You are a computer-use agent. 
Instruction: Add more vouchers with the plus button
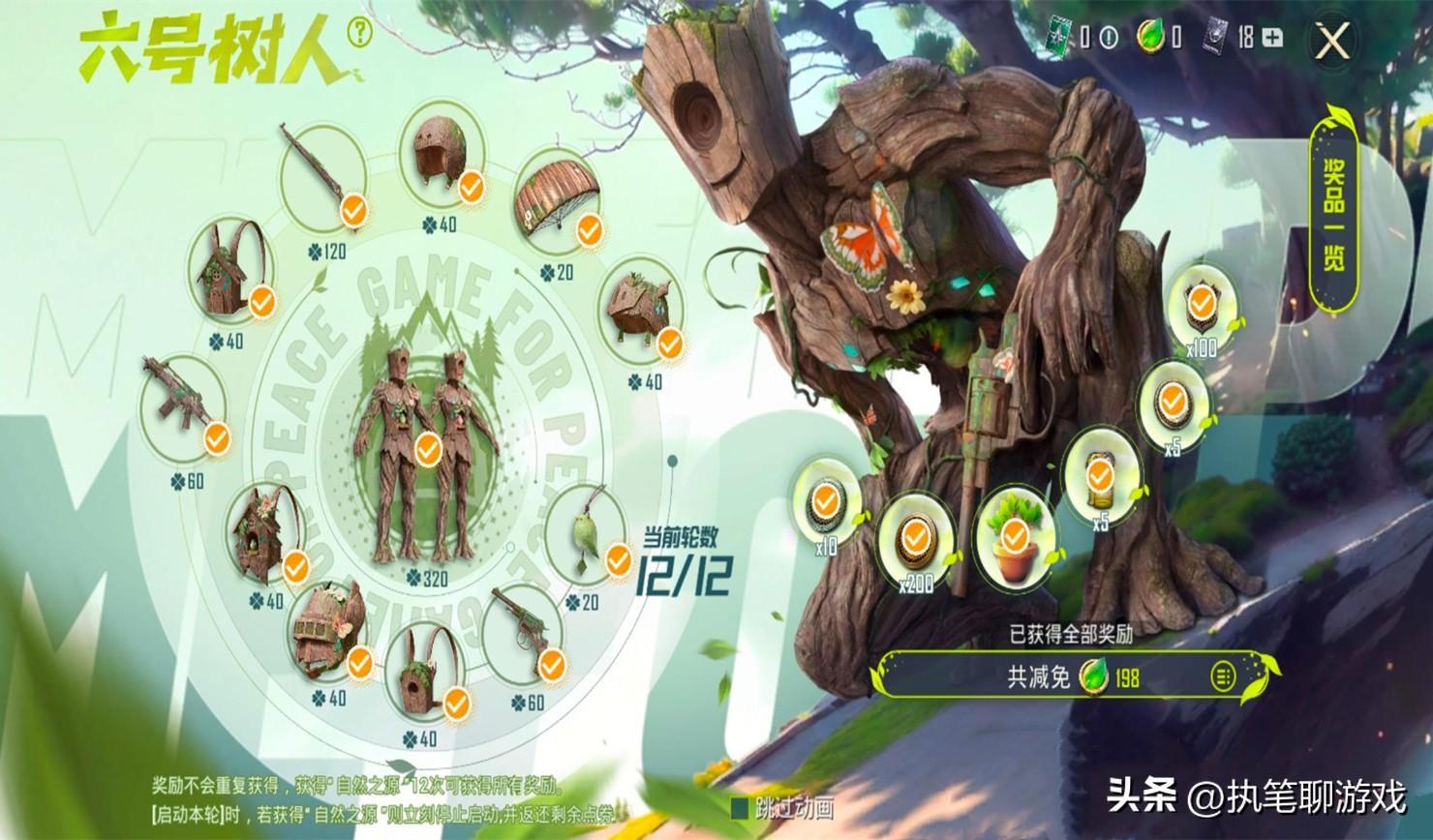point(1273,39)
